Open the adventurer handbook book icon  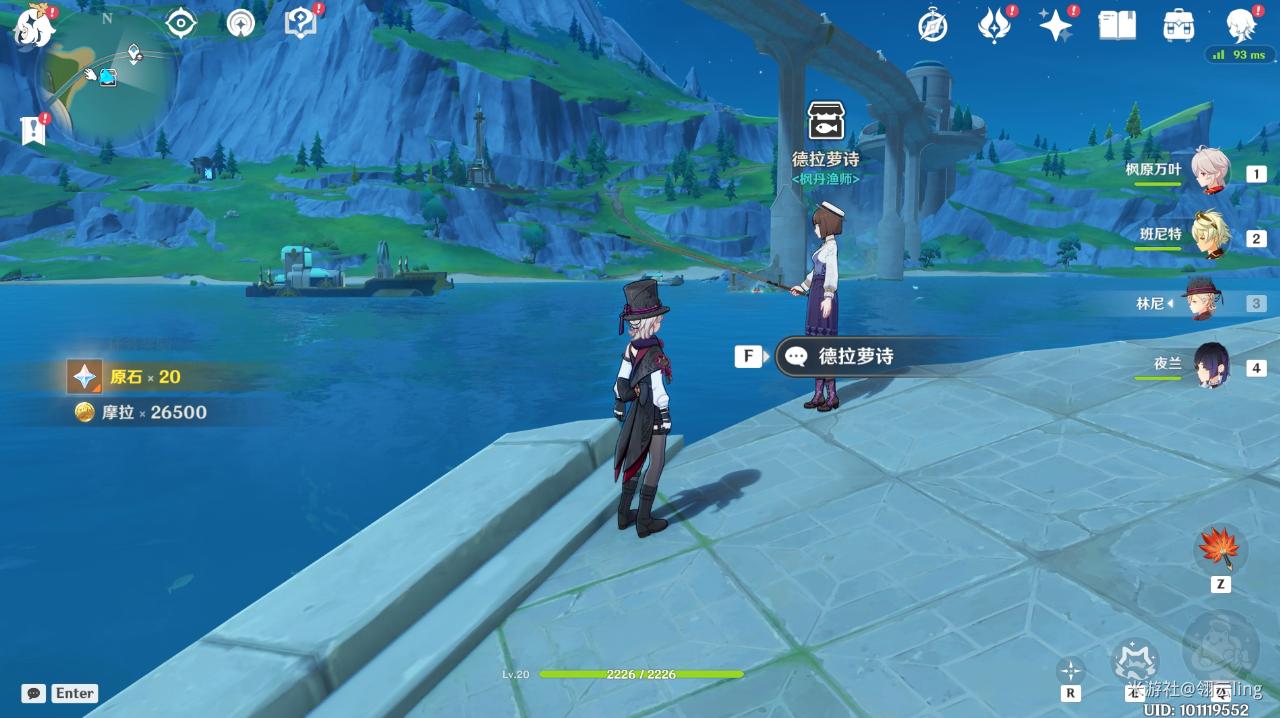[x=1117, y=26]
